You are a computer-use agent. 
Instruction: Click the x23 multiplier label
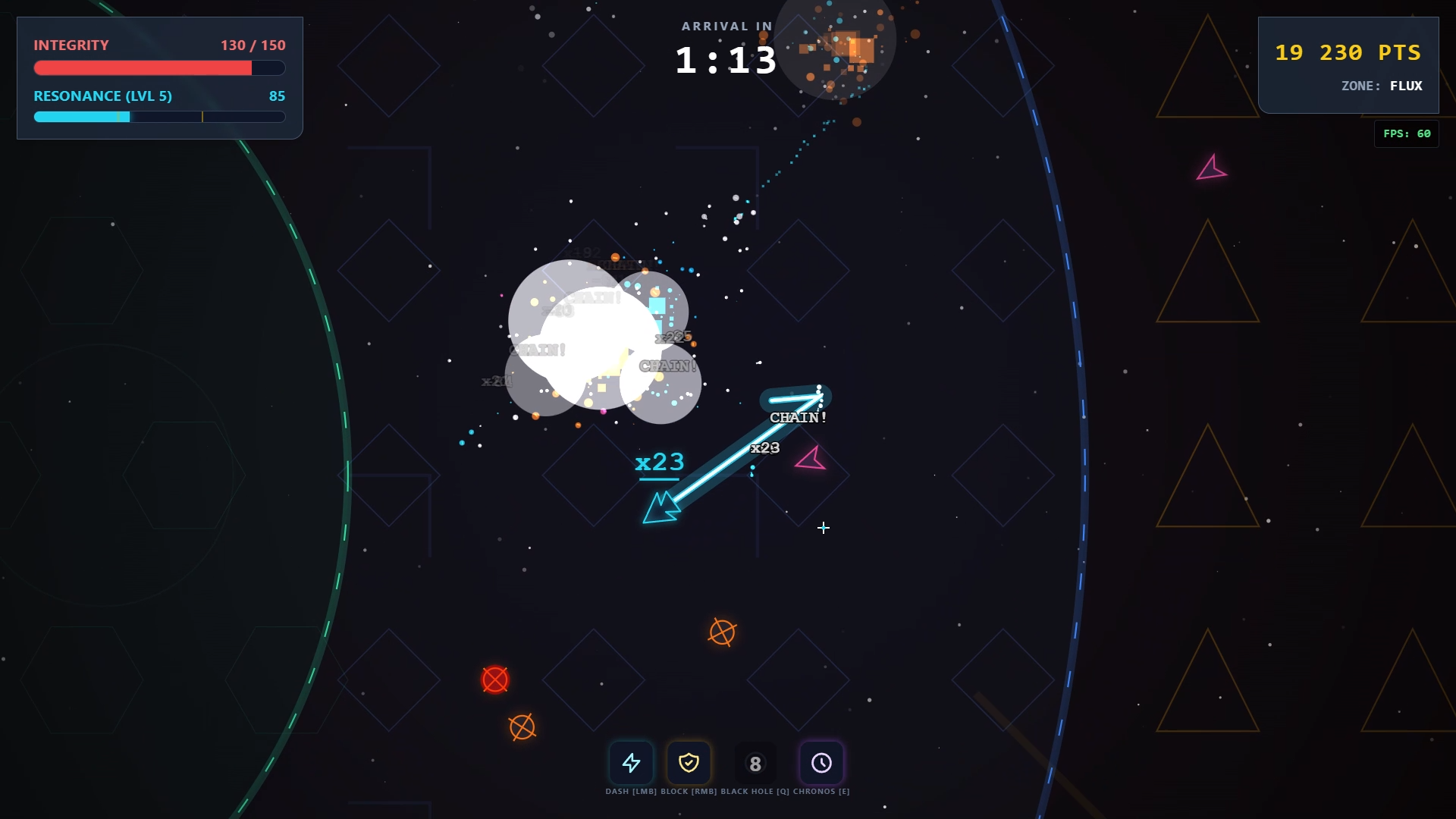click(658, 462)
